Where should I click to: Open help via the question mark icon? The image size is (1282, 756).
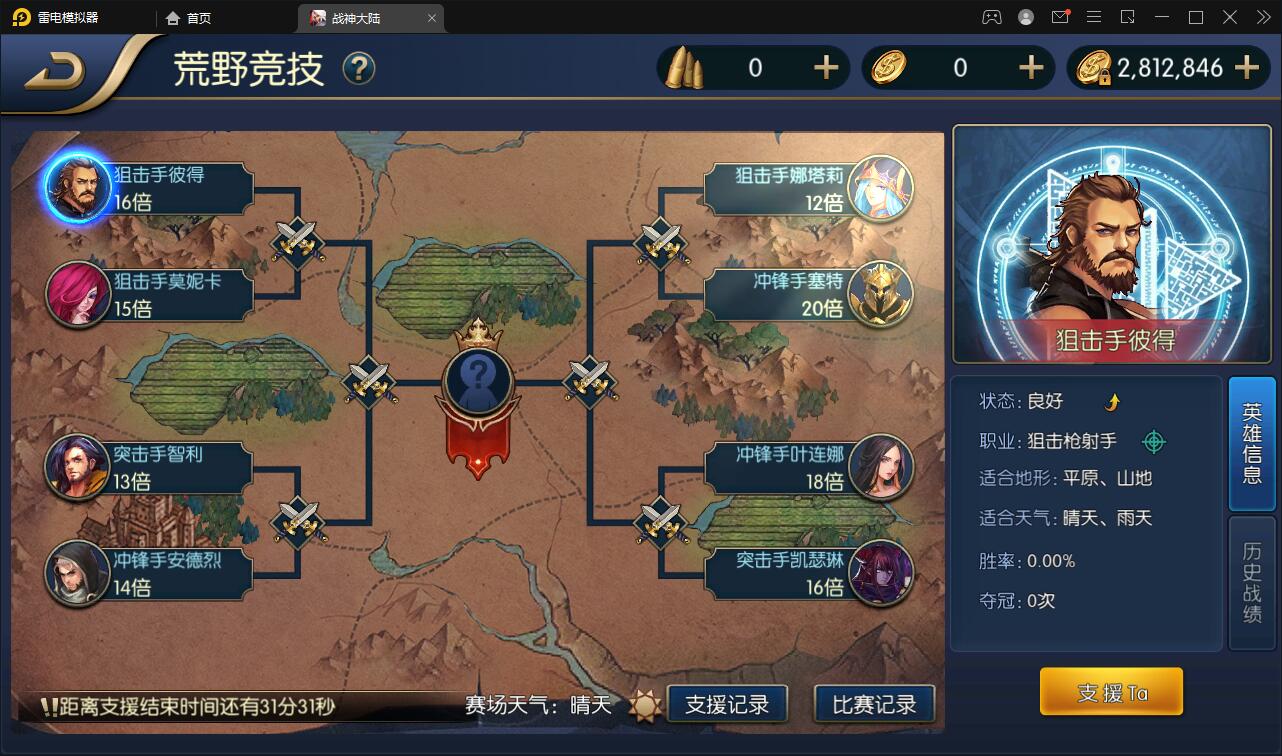click(357, 69)
